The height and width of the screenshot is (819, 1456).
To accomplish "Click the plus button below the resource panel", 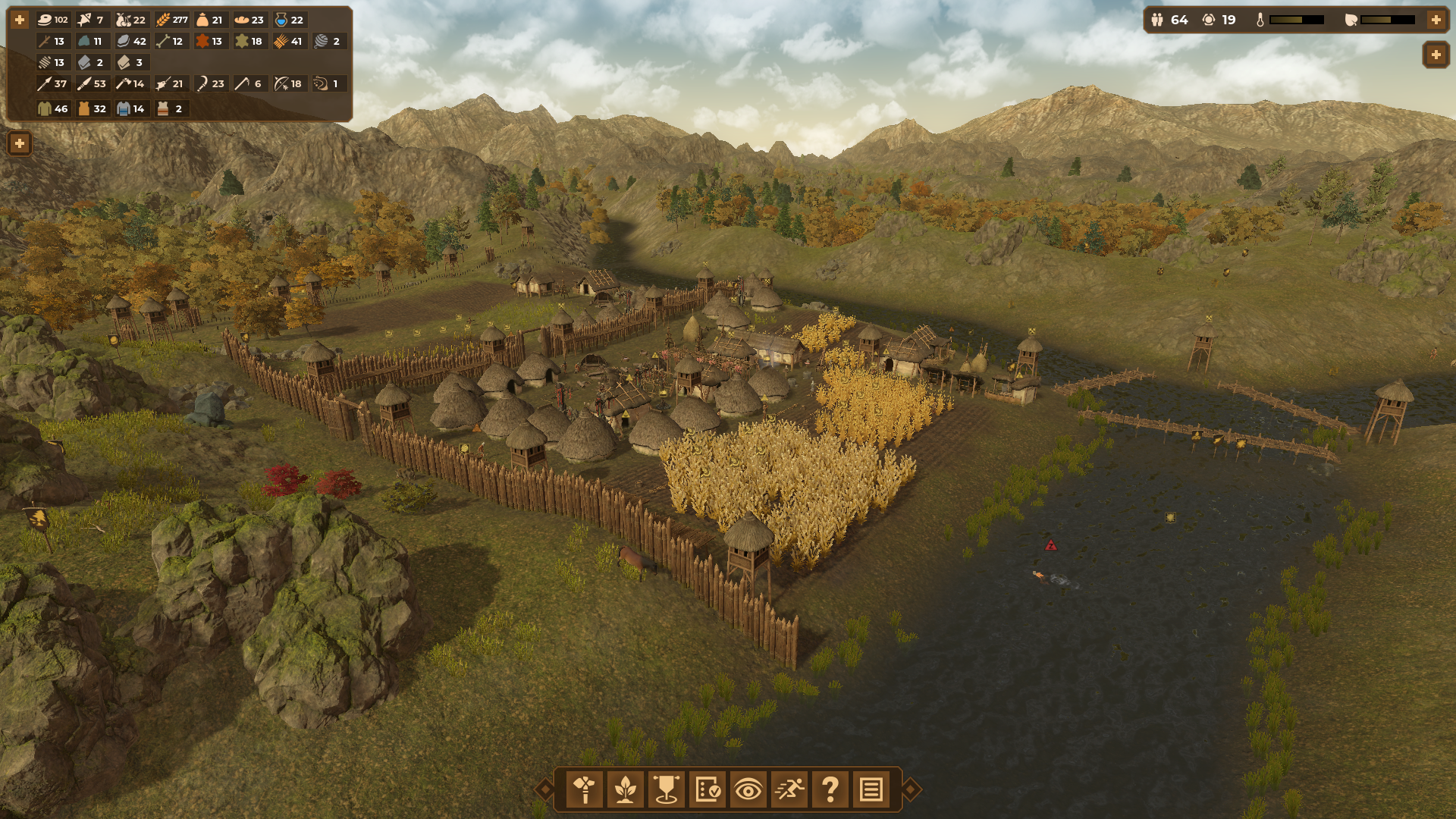I will pos(20,143).
